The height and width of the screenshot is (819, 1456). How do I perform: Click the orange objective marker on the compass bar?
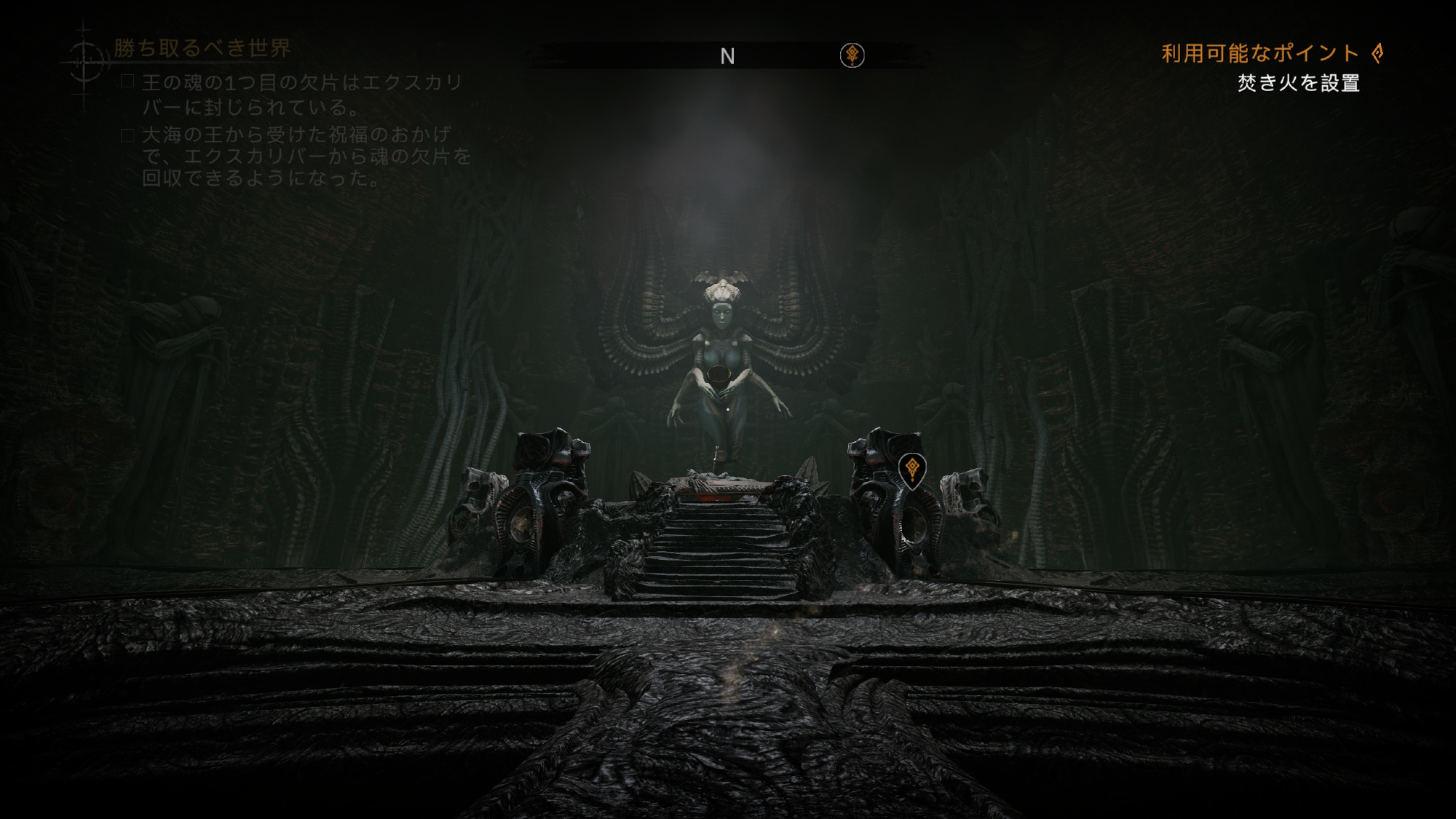[852, 55]
